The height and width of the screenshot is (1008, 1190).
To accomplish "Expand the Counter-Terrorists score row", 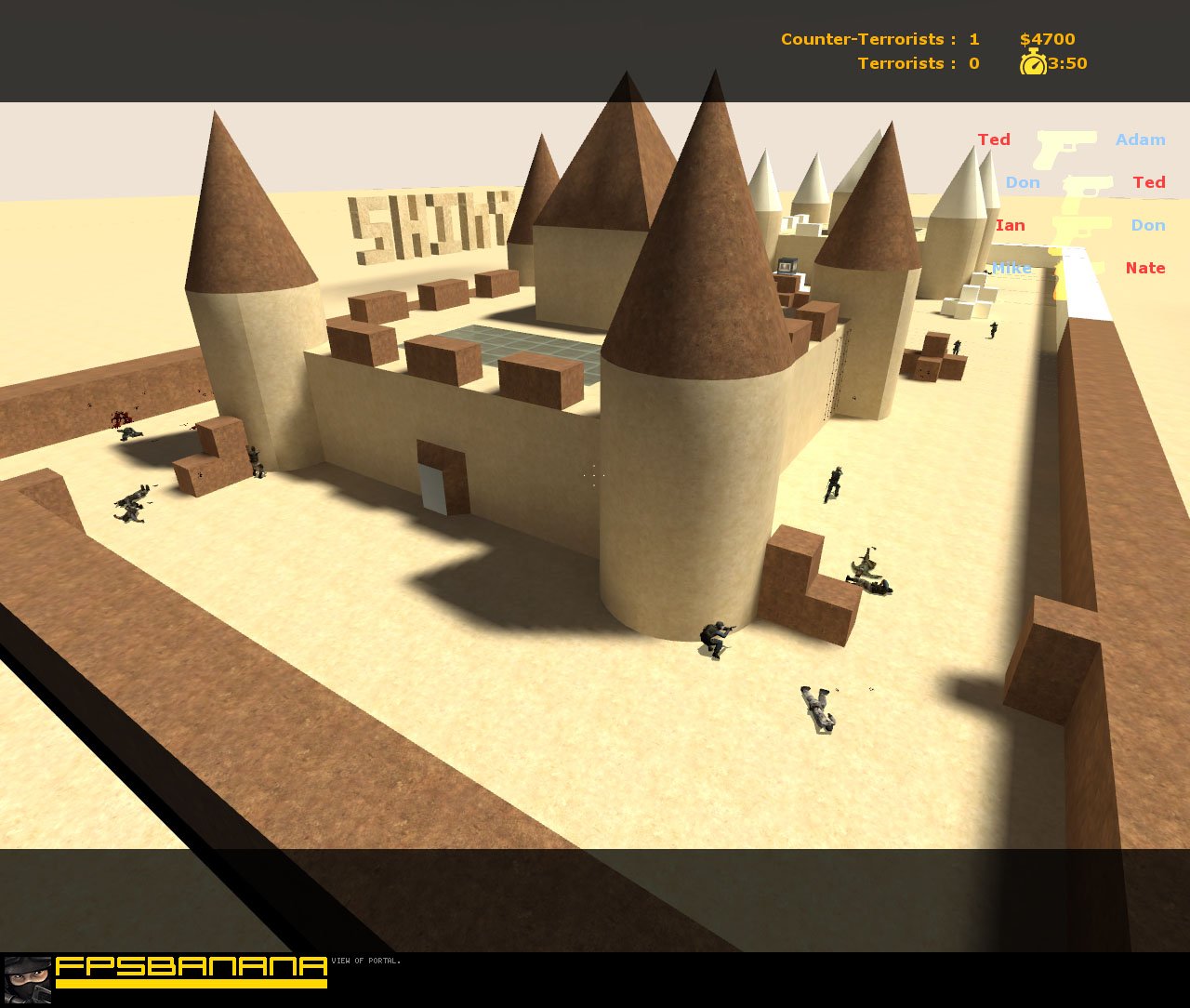I will pos(880,39).
